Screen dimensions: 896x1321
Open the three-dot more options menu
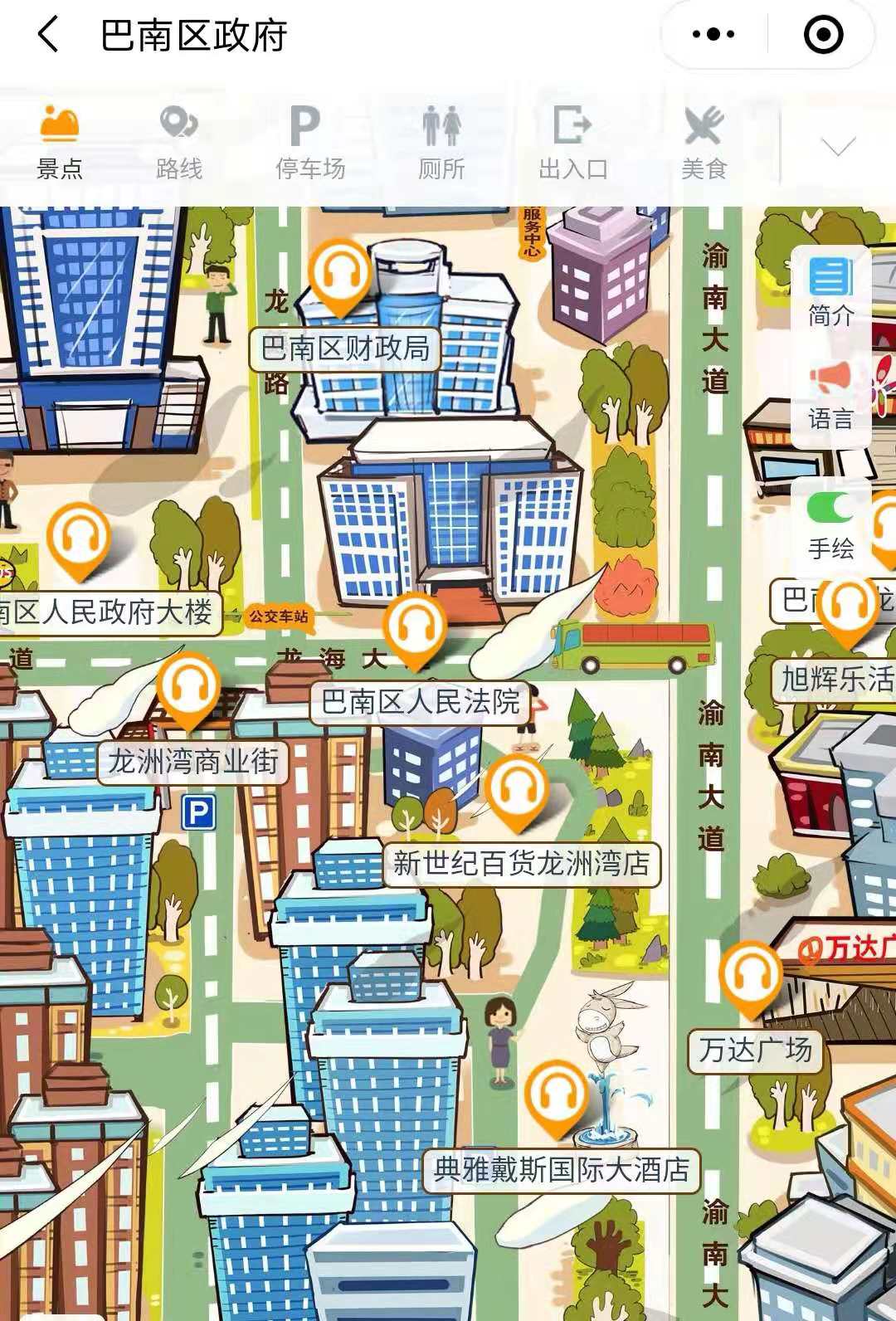pyautogui.click(x=713, y=35)
